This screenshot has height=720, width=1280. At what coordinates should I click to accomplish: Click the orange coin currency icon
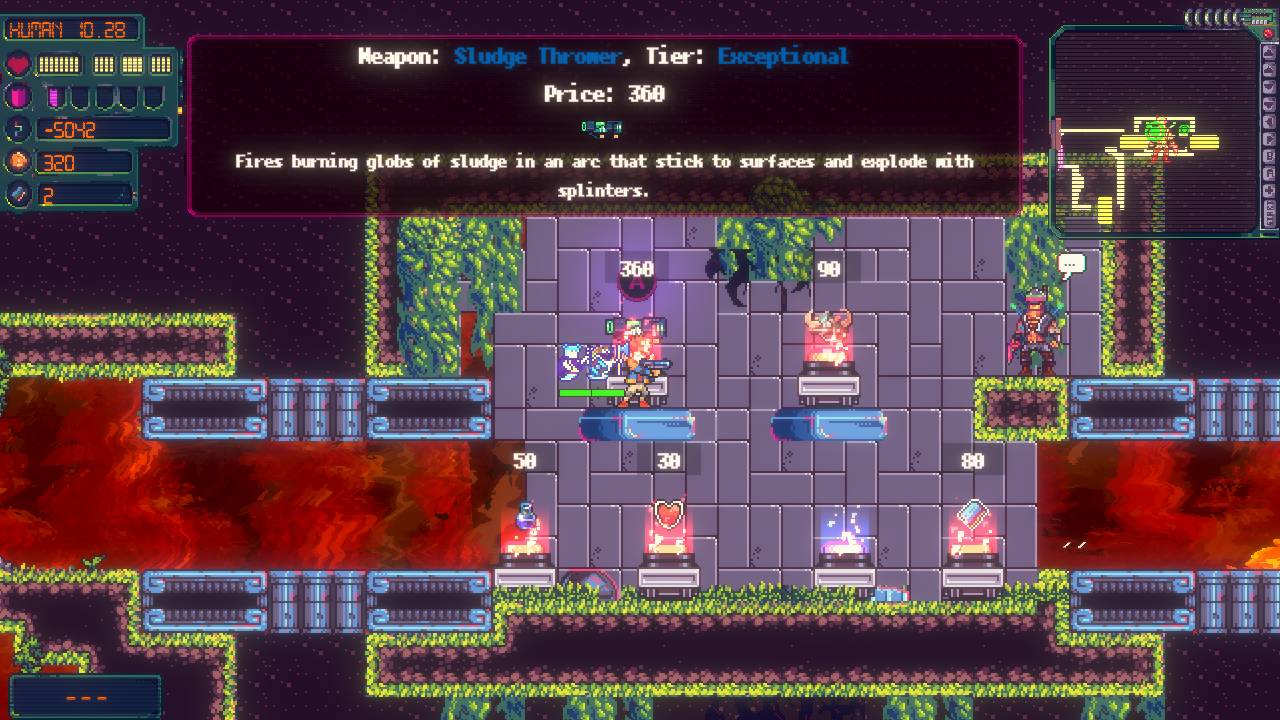click(17, 160)
